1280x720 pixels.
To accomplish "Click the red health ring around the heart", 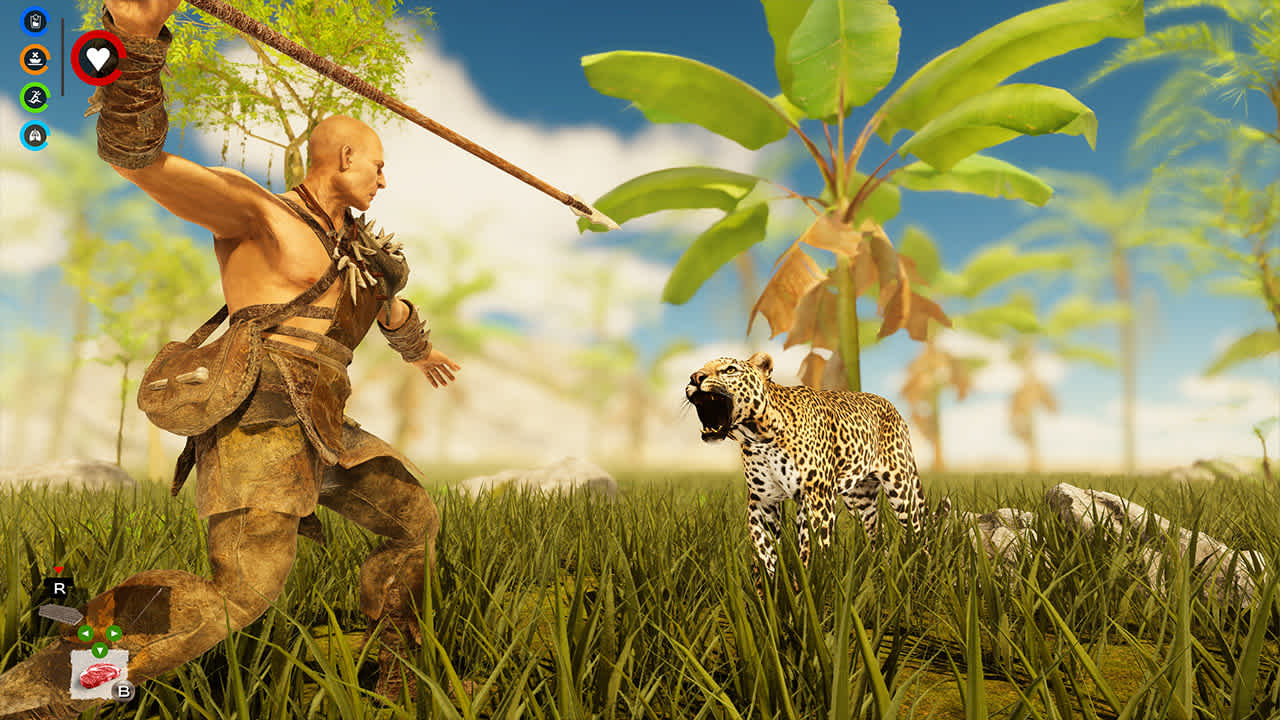I will pos(76,58).
